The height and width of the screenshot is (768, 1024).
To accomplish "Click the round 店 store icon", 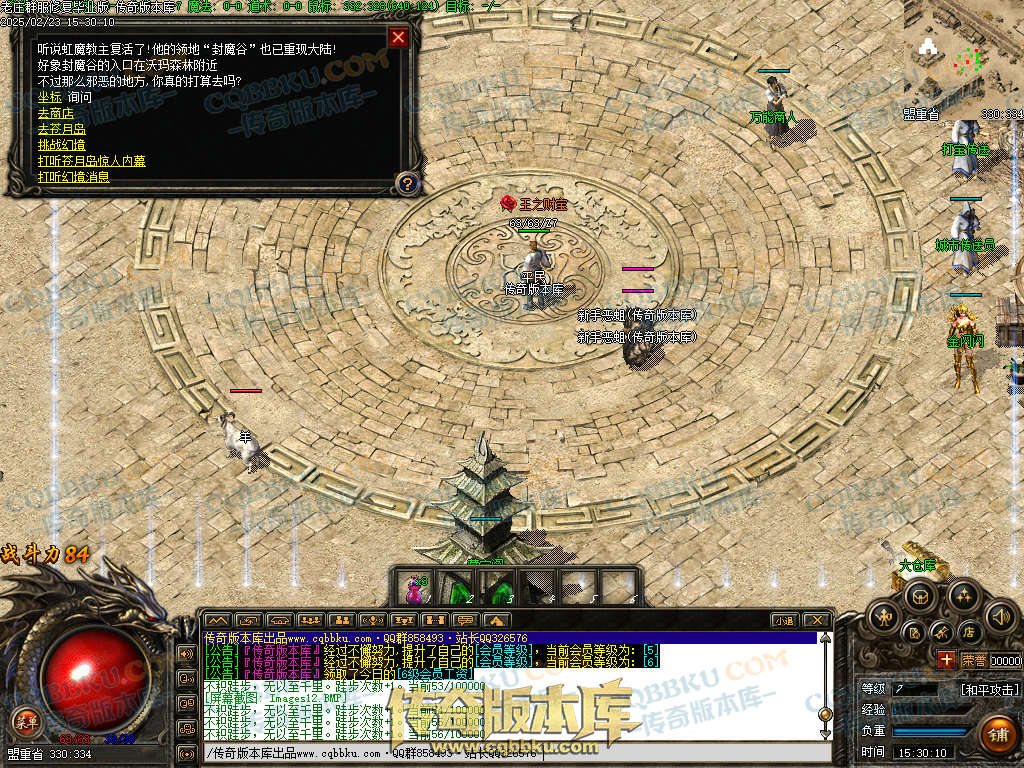I will pyautogui.click(x=968, y=632).
